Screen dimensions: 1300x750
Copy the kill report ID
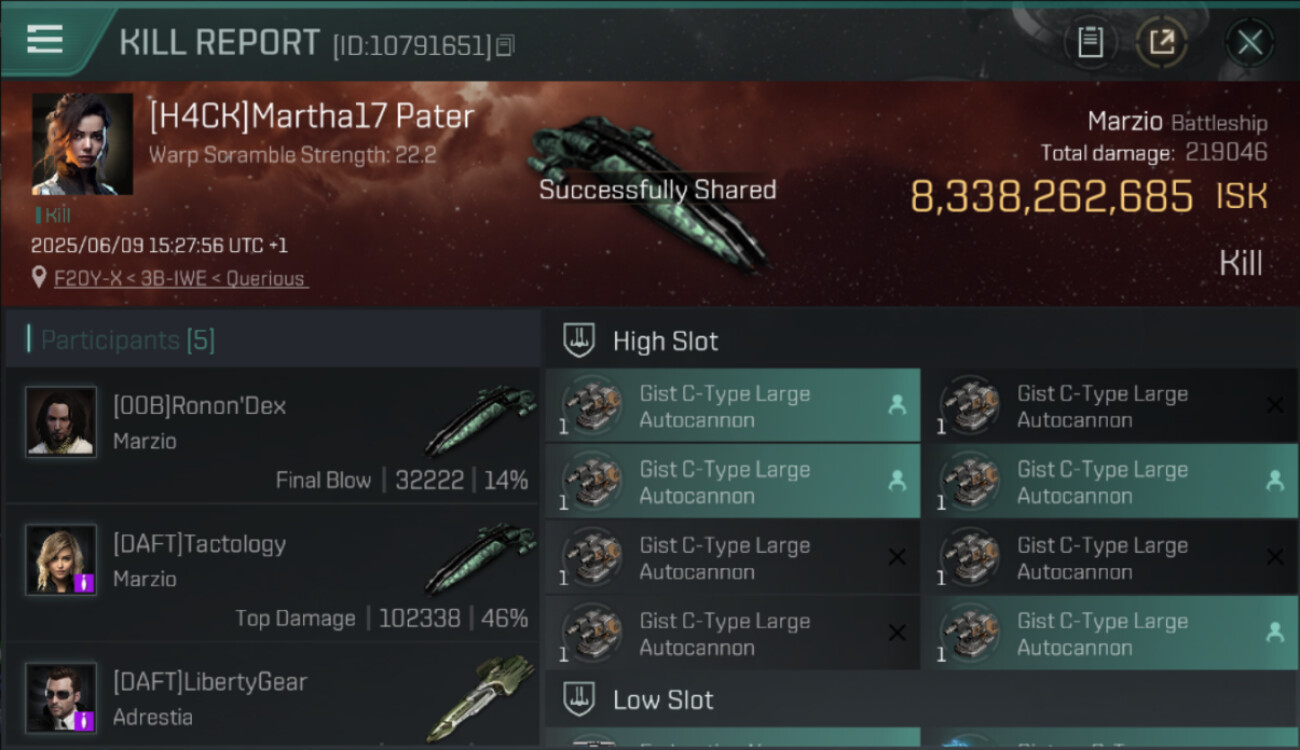point(506,45)
